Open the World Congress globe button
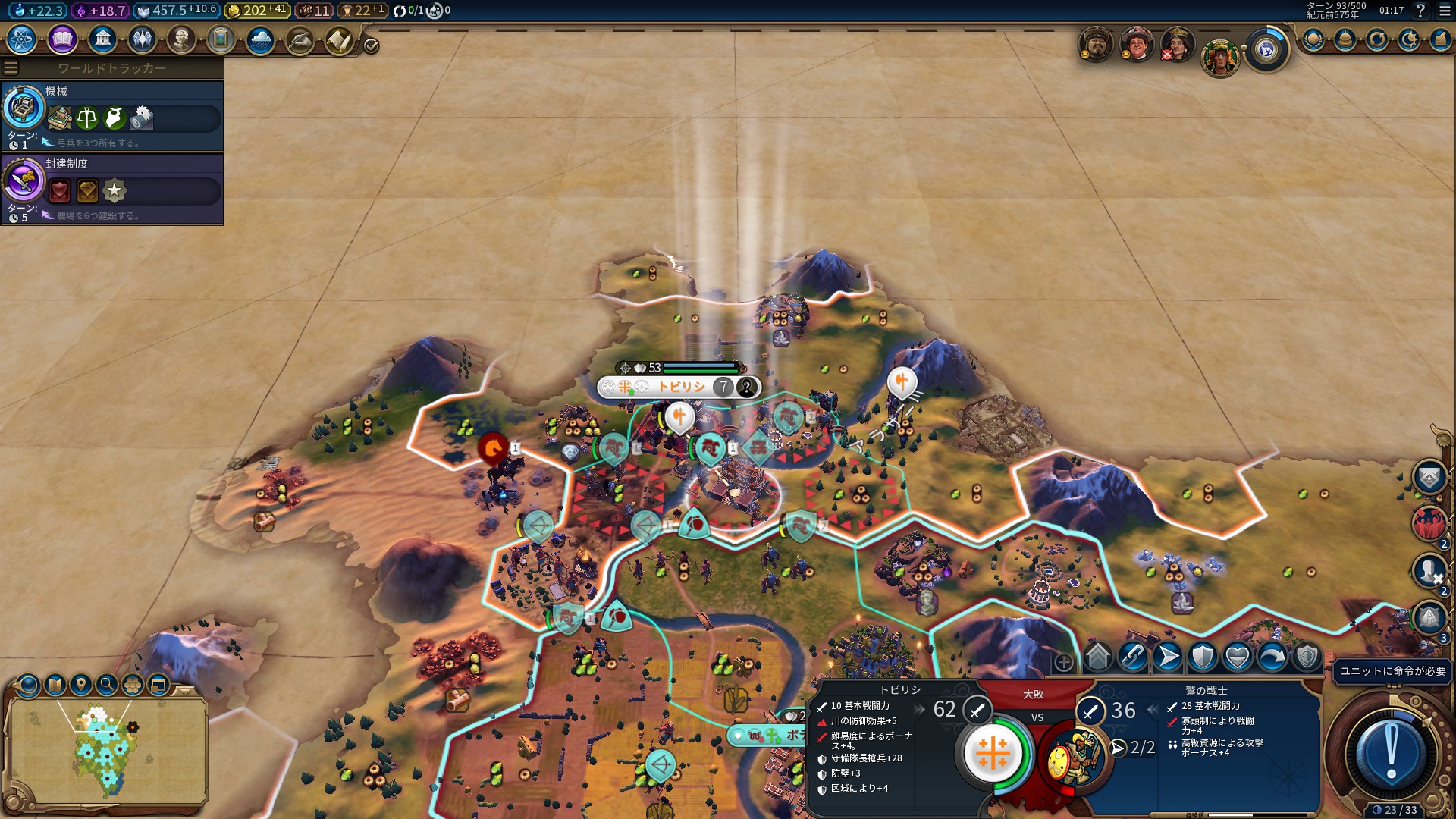Screen dimensions: 1456x819 coord(1266,50)
